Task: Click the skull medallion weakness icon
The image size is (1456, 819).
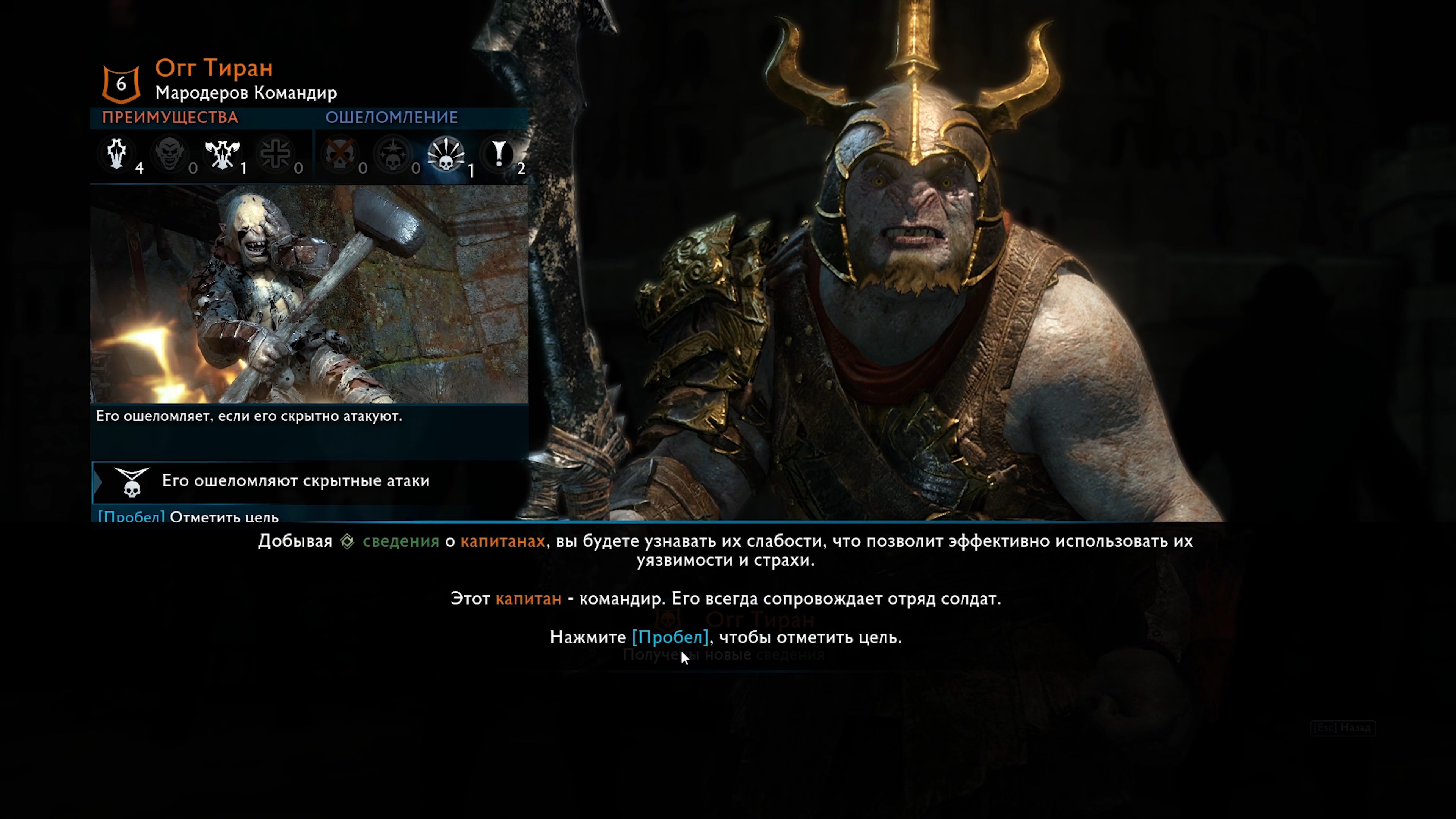Action: tap(131, 483)
